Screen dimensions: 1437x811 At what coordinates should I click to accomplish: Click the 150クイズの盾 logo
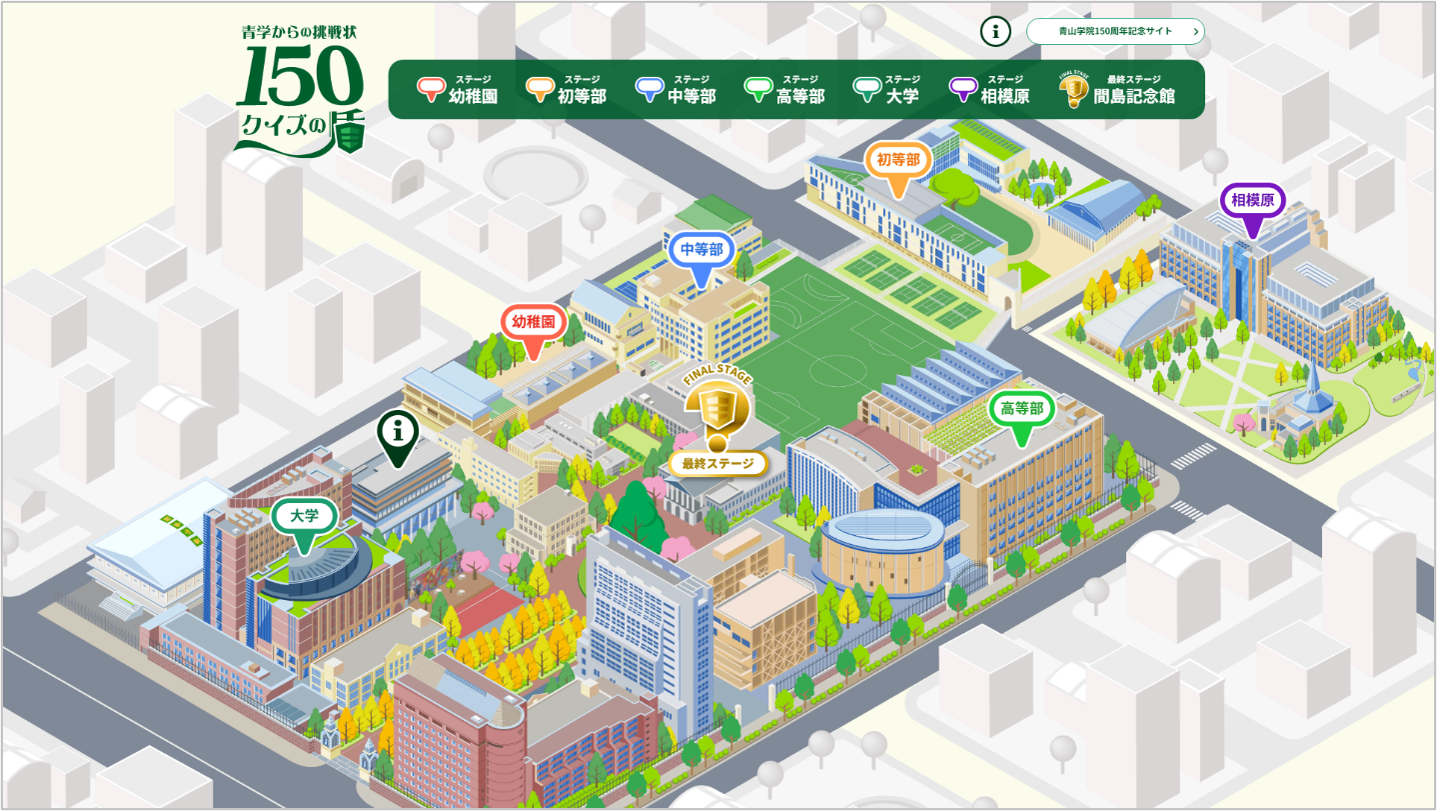tap(299, 90)
